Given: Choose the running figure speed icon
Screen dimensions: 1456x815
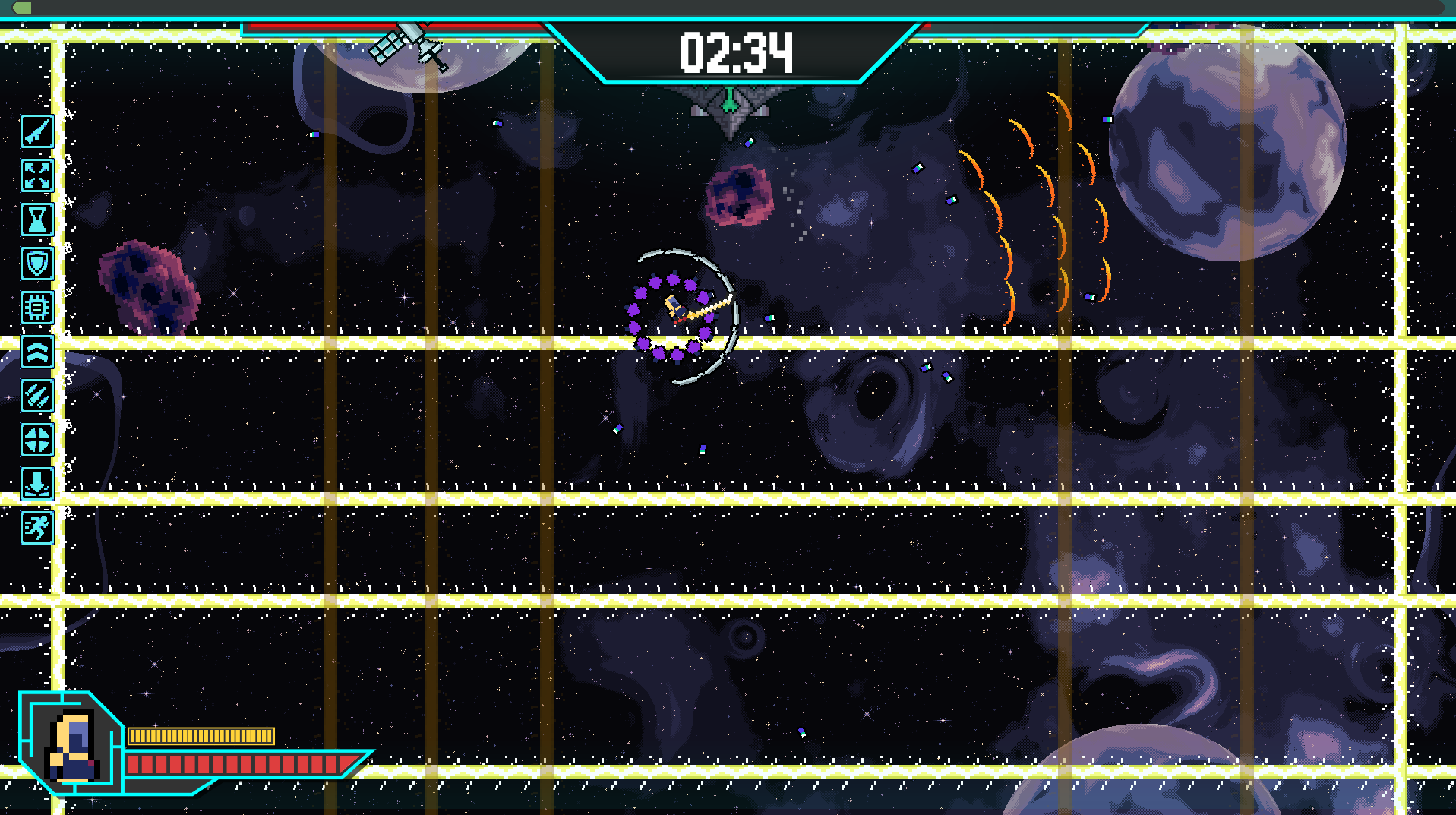Looking at the screenshot, I should click(x=36, y=528).
